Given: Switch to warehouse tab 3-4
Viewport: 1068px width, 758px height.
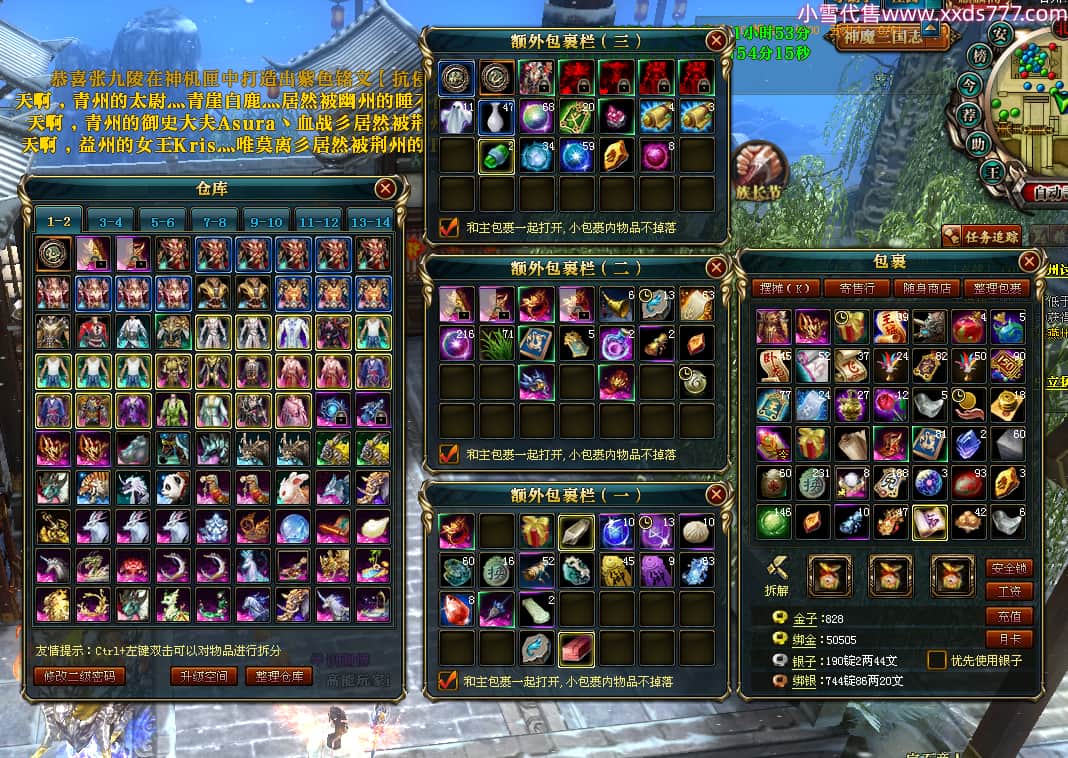Looking at the screenshot, I should pyautogui.click(x=110, y=221).
